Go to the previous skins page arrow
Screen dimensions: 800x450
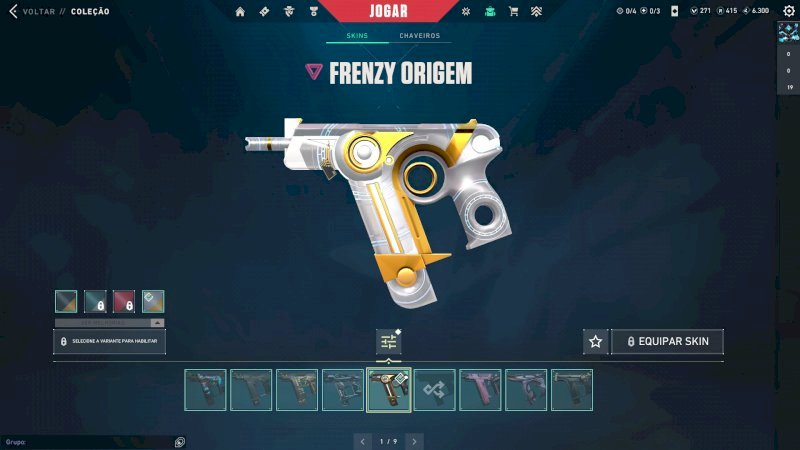click(362, 441)
